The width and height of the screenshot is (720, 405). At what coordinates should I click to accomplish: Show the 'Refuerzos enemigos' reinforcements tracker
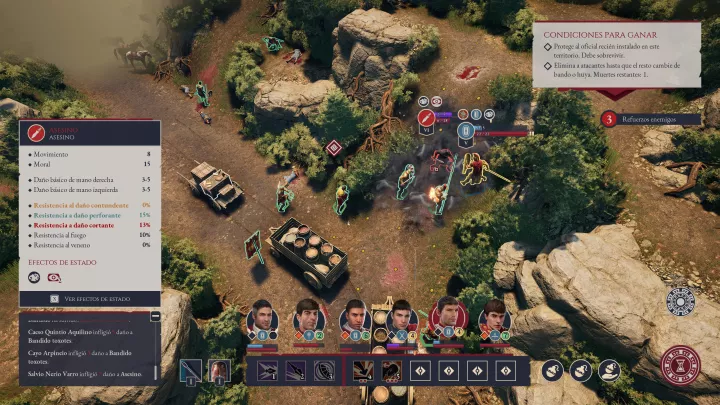coord(609,120)
